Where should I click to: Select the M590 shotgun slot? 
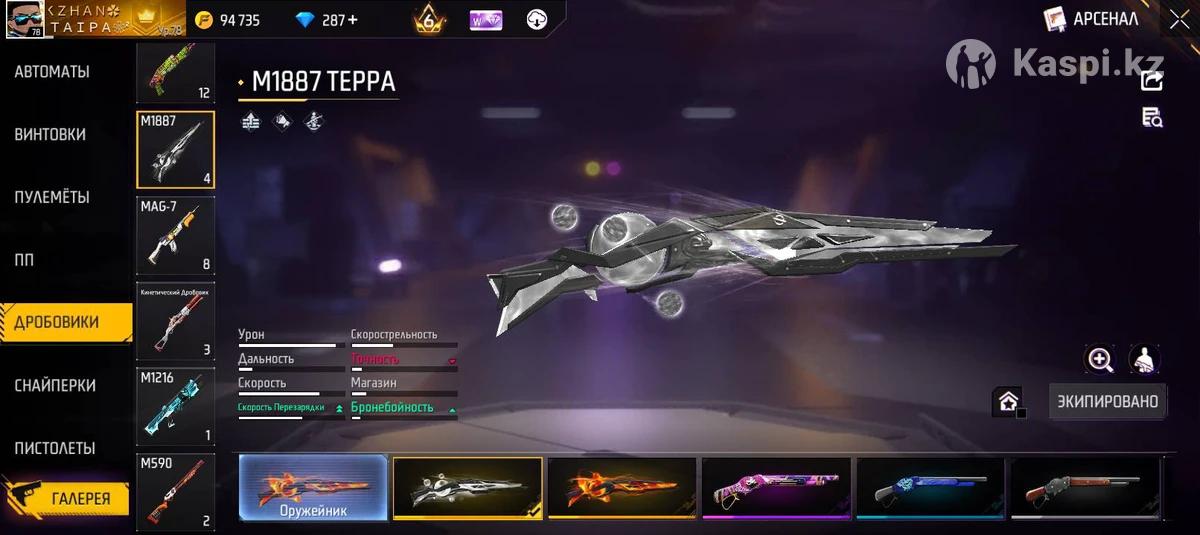tap(175, 490)
